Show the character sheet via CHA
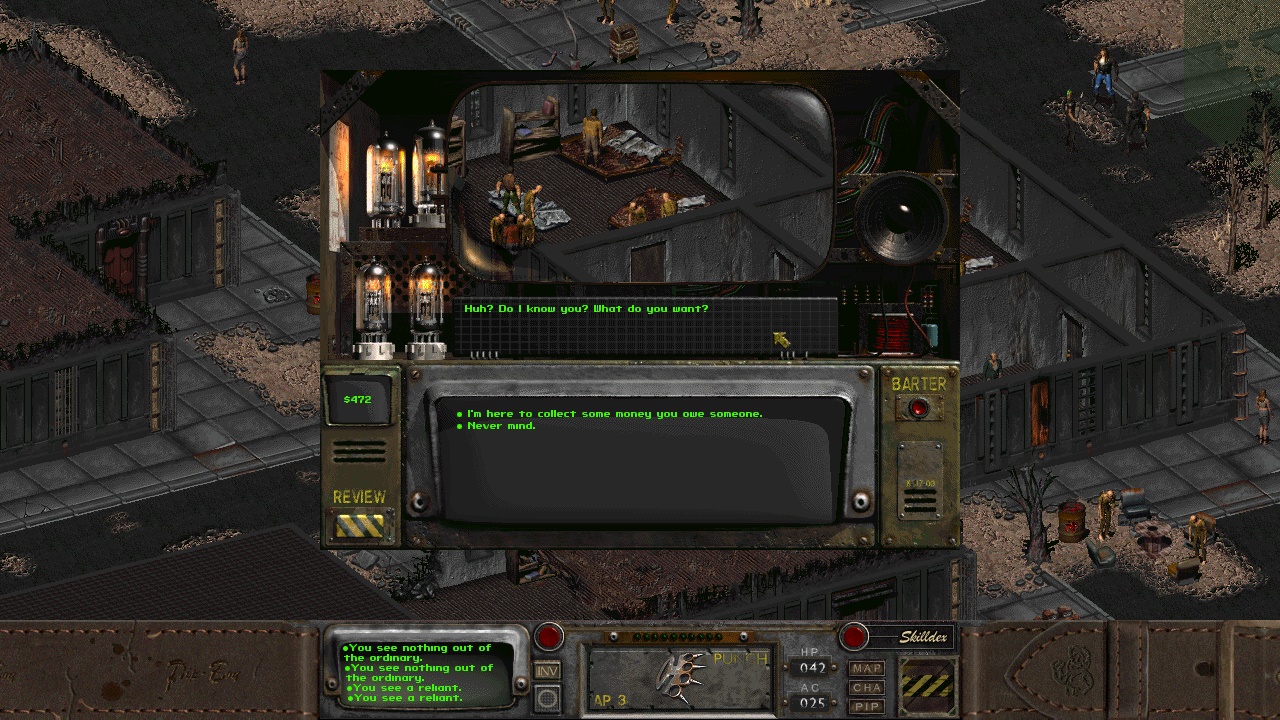1280x720 pixels. click(x=867, y=688)
